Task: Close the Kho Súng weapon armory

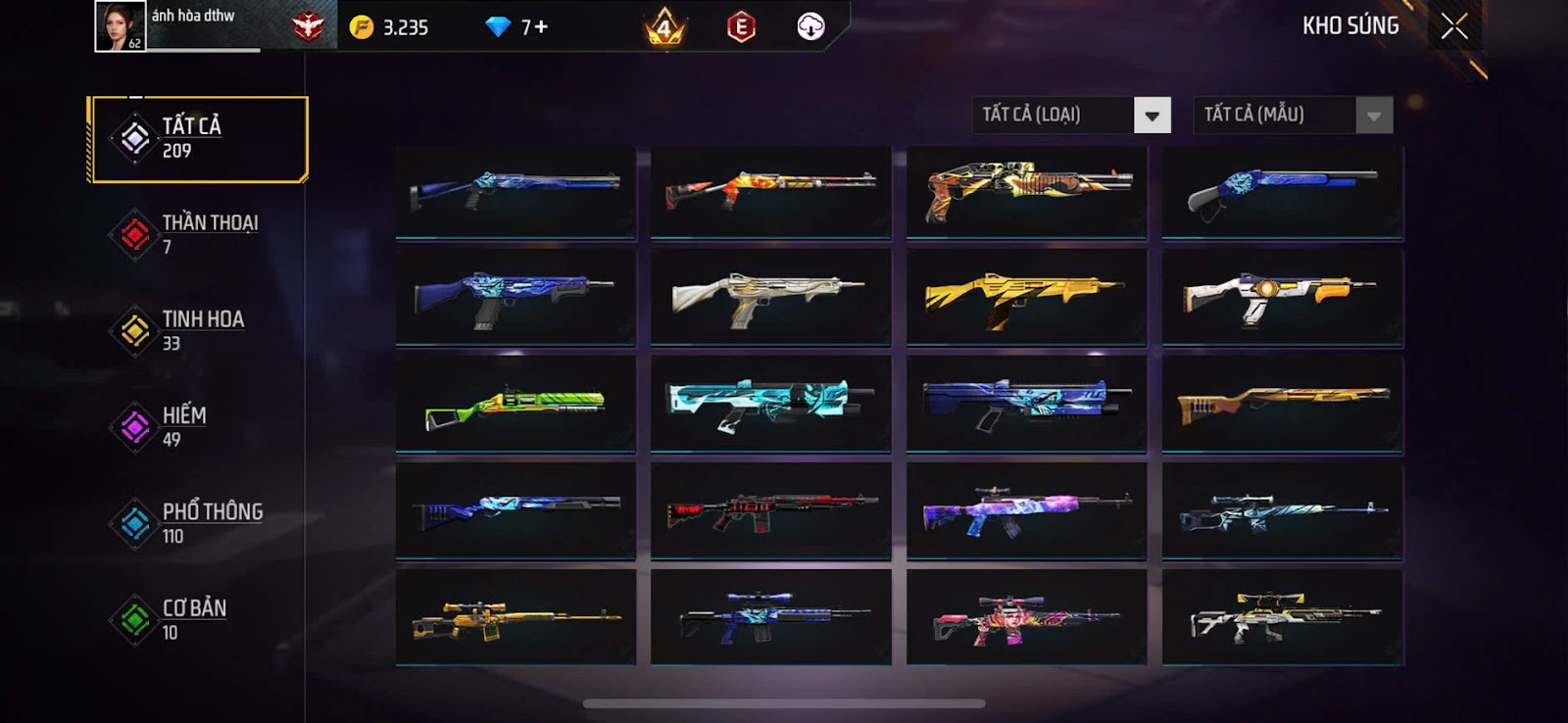Action: click(x=1454, y=26)
